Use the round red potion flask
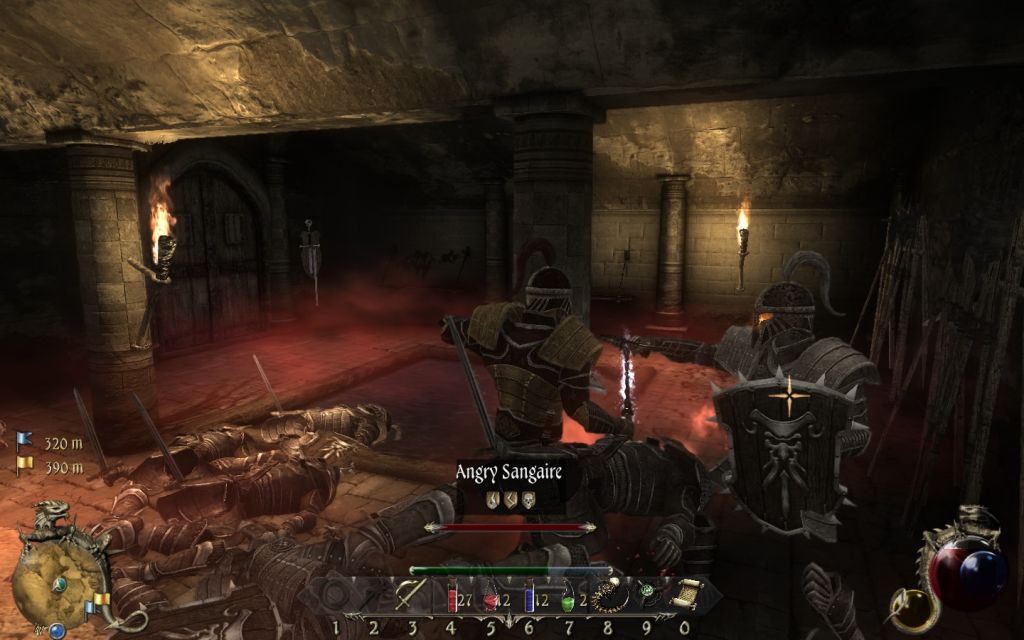 point(490,597)
